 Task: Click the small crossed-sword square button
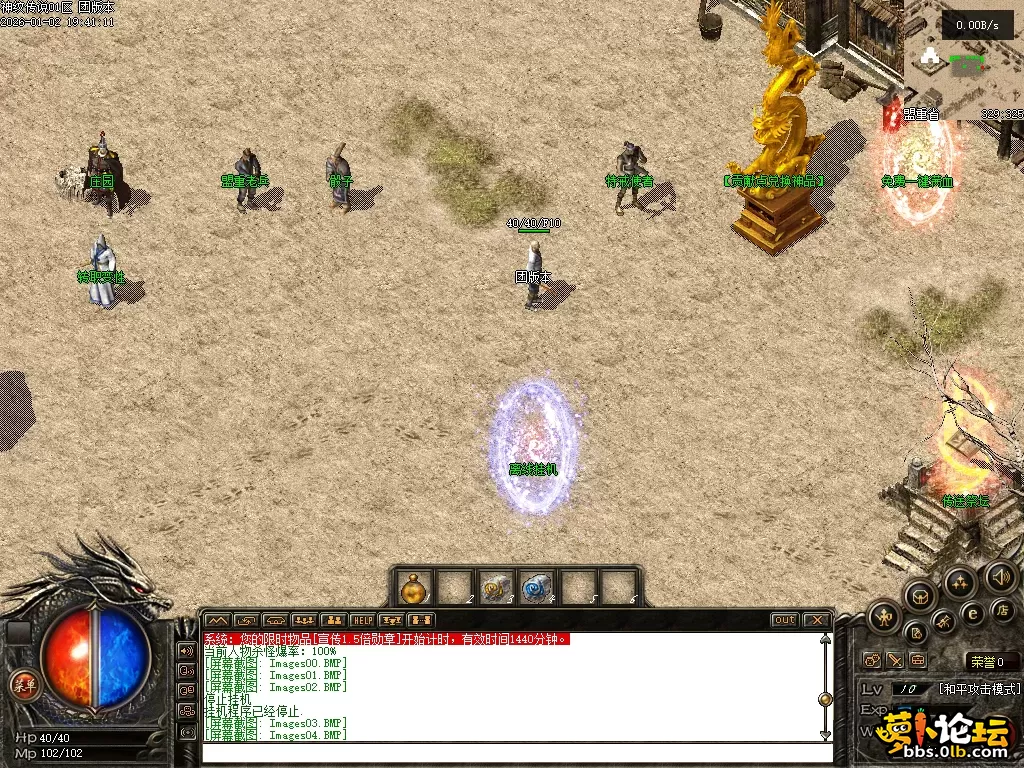click(x=895, y=660)
